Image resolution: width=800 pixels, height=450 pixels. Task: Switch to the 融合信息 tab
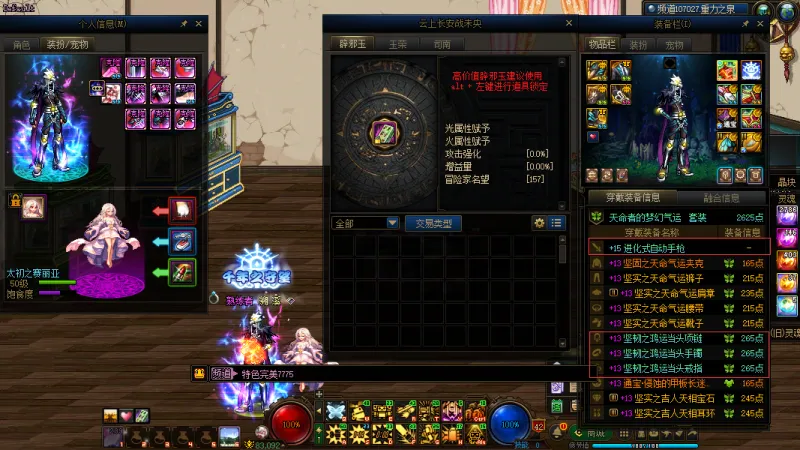[x=722, y=198]
